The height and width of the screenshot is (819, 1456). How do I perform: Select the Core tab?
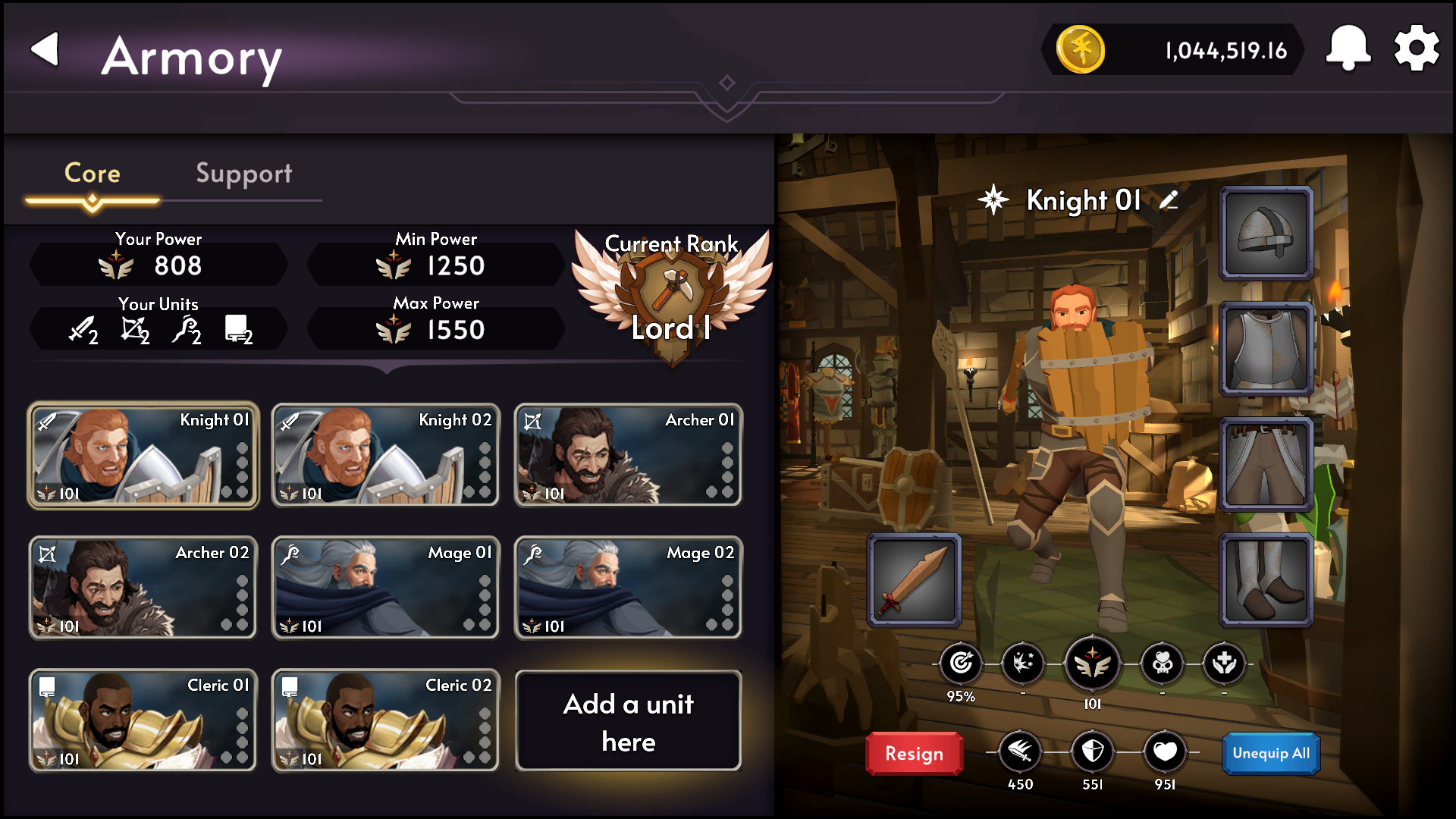(93, 174)
